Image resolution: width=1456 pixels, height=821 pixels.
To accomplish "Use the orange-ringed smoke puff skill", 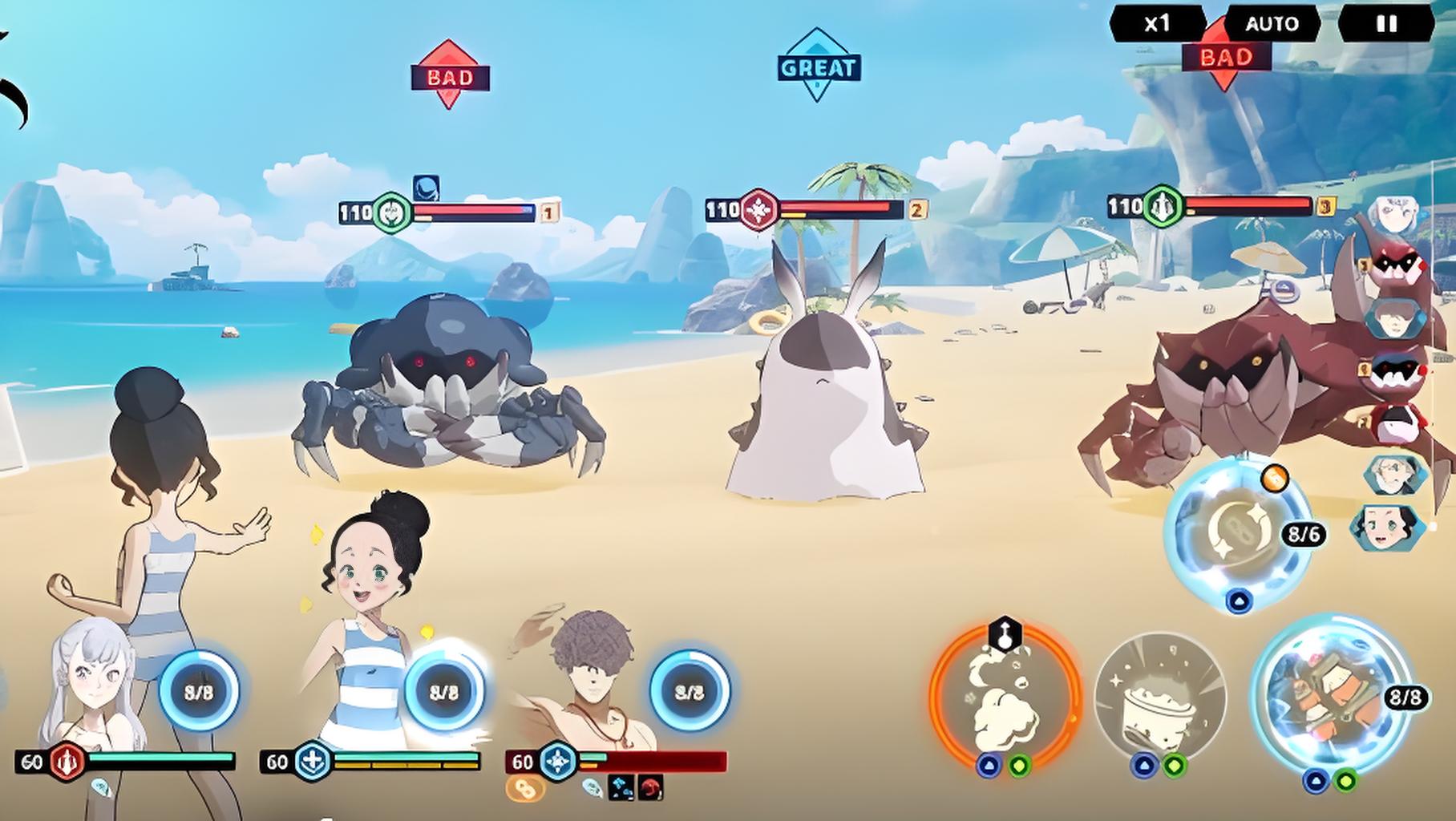I will 1005,698.
